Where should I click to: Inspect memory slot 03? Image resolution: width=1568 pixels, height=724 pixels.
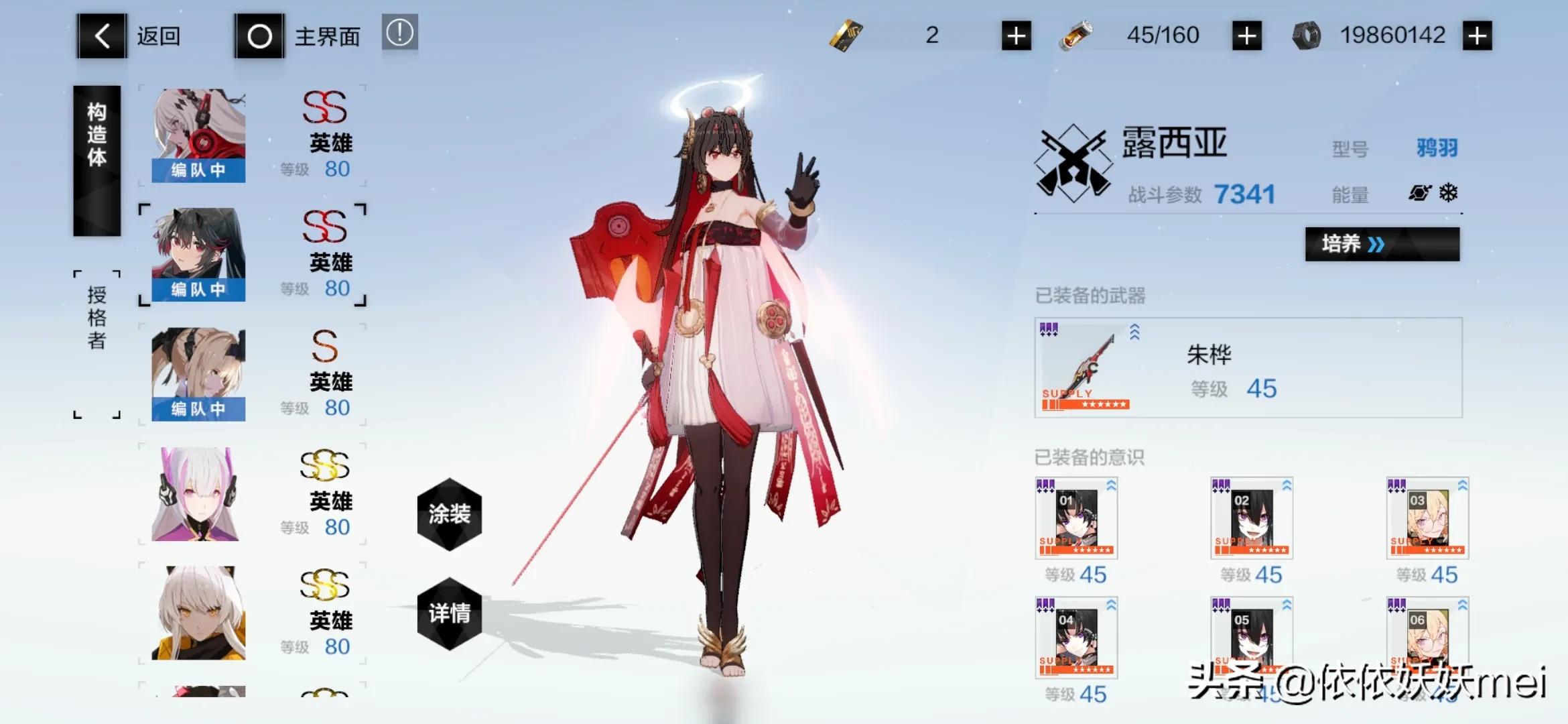(1427, 518)
